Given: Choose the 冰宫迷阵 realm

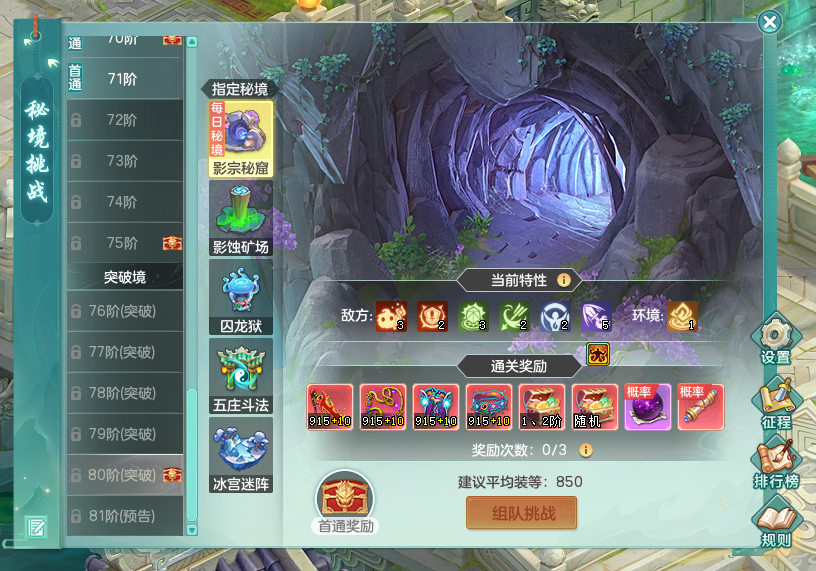Looking at the screenshot, I should 240,454.
